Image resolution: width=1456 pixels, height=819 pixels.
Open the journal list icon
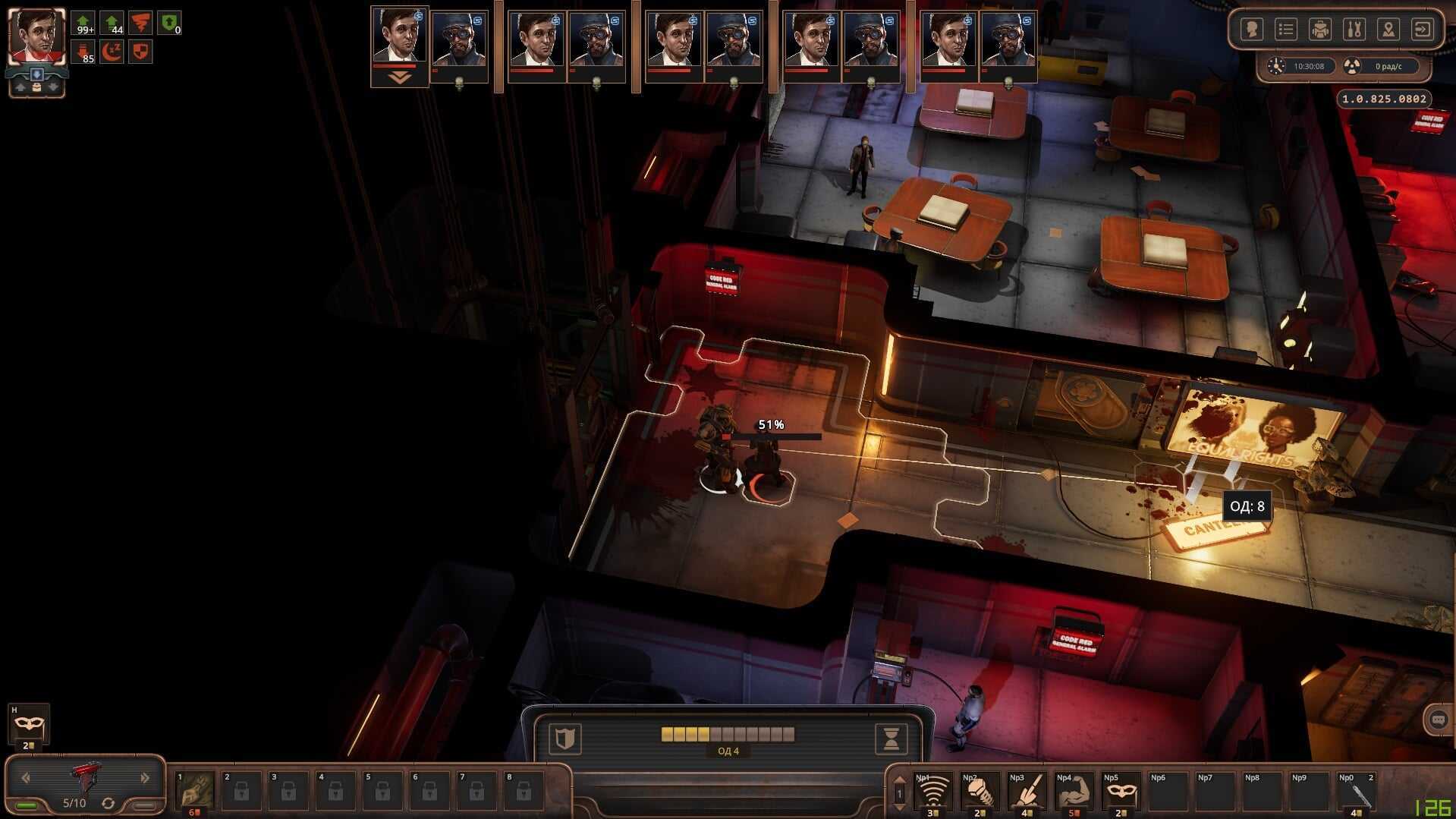[1285, 30]
